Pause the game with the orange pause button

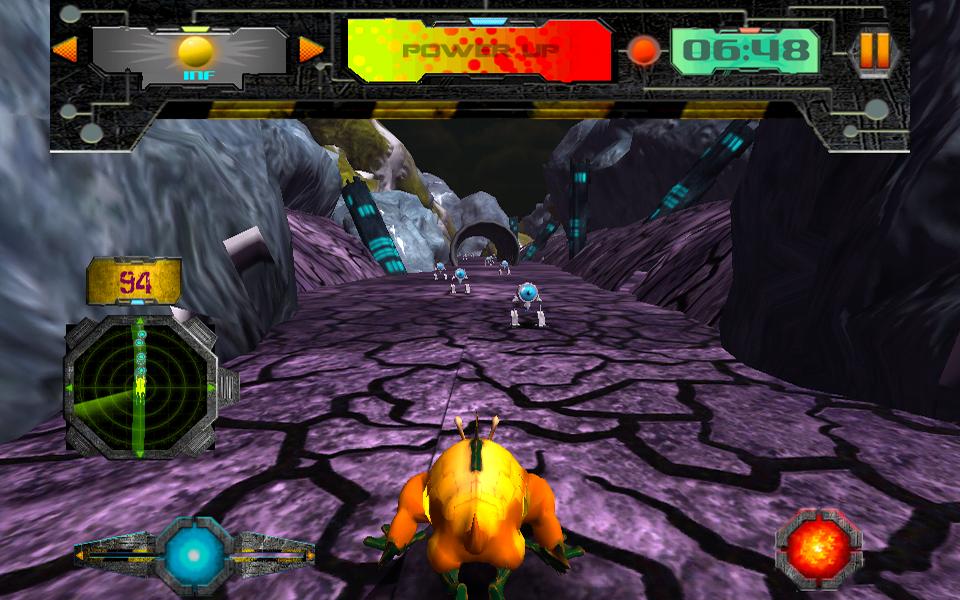coord(874,49)
